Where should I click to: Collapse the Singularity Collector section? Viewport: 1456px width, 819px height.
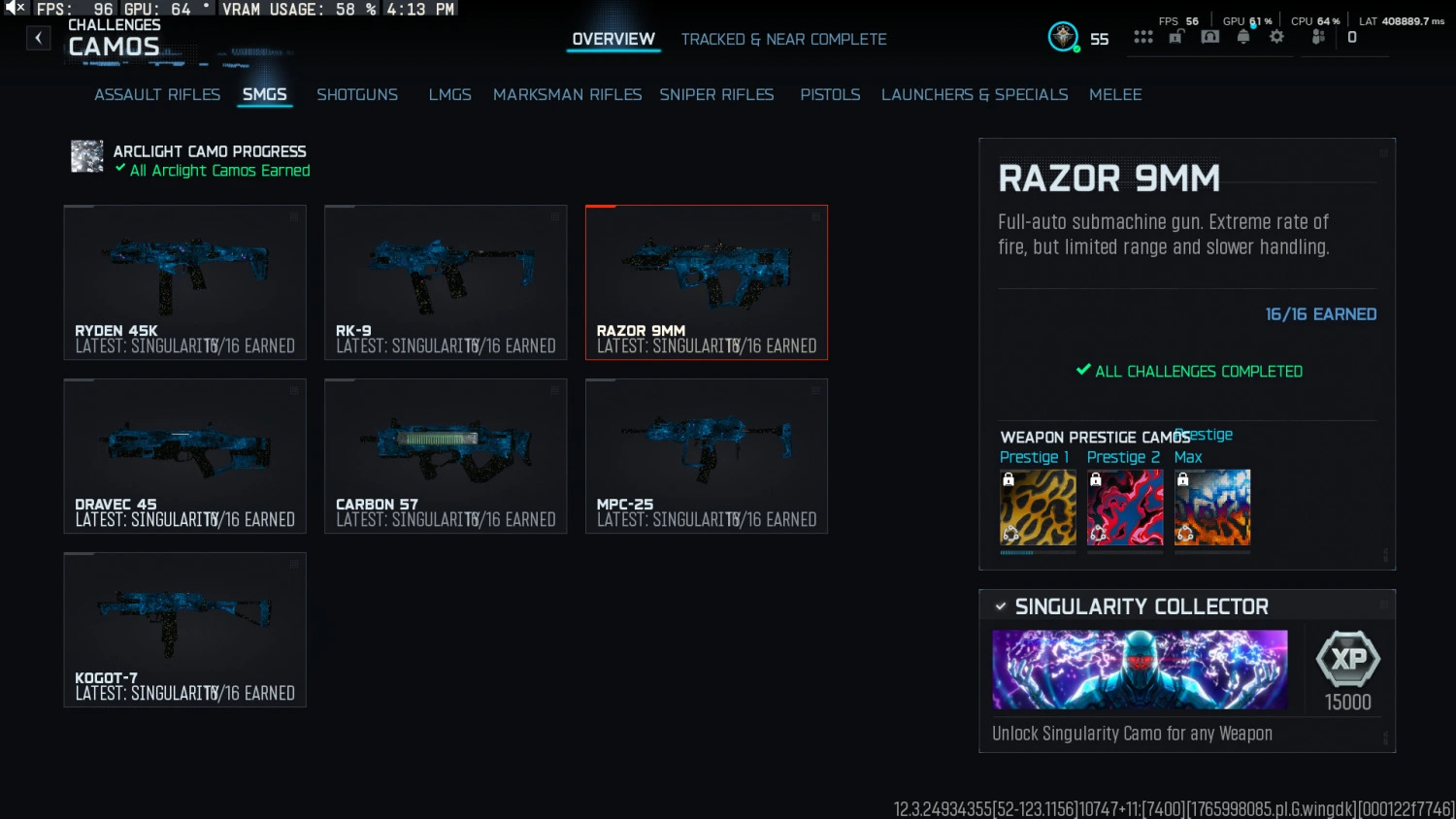1001,606
